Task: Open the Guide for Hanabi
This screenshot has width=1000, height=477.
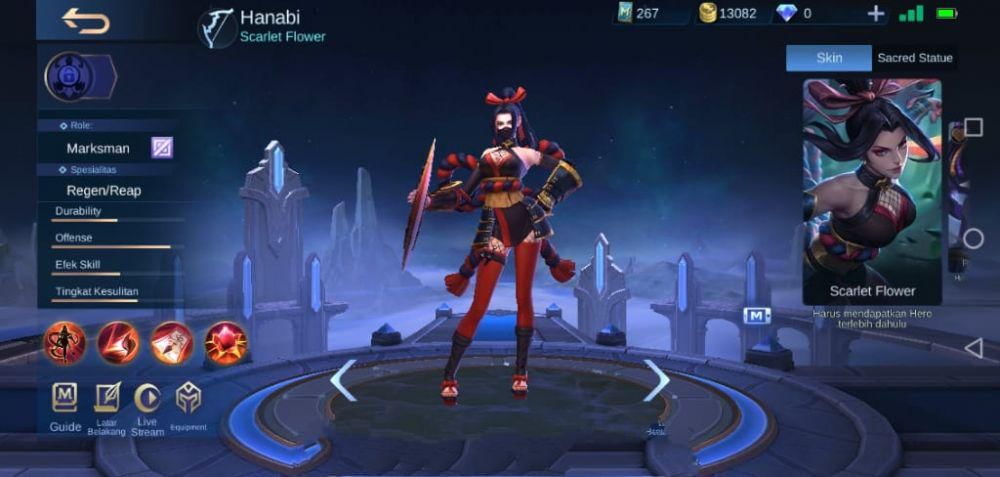Action: click(65, 403)
